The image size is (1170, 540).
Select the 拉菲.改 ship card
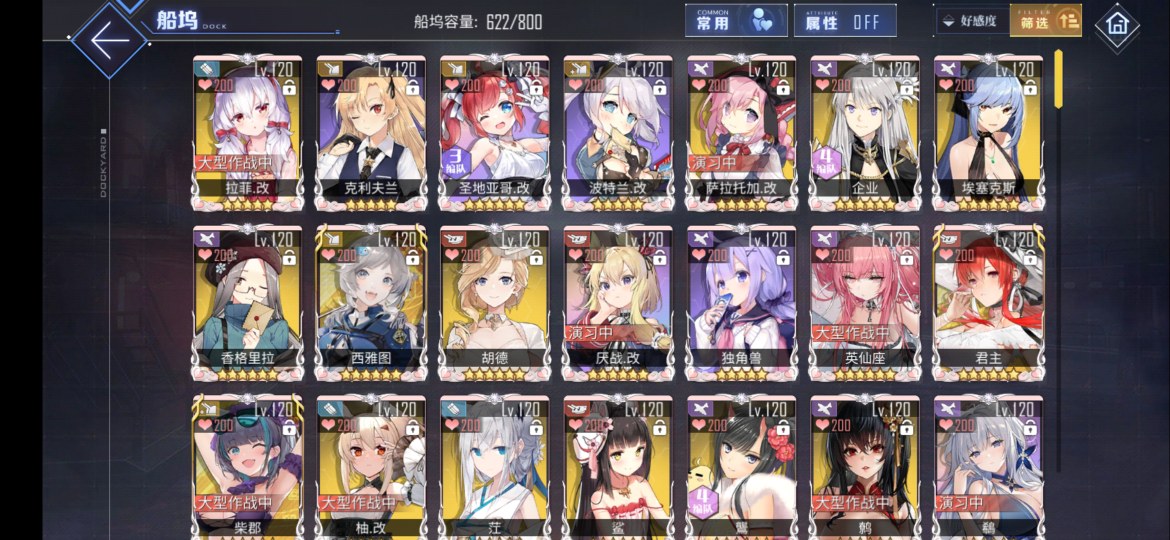247,130
